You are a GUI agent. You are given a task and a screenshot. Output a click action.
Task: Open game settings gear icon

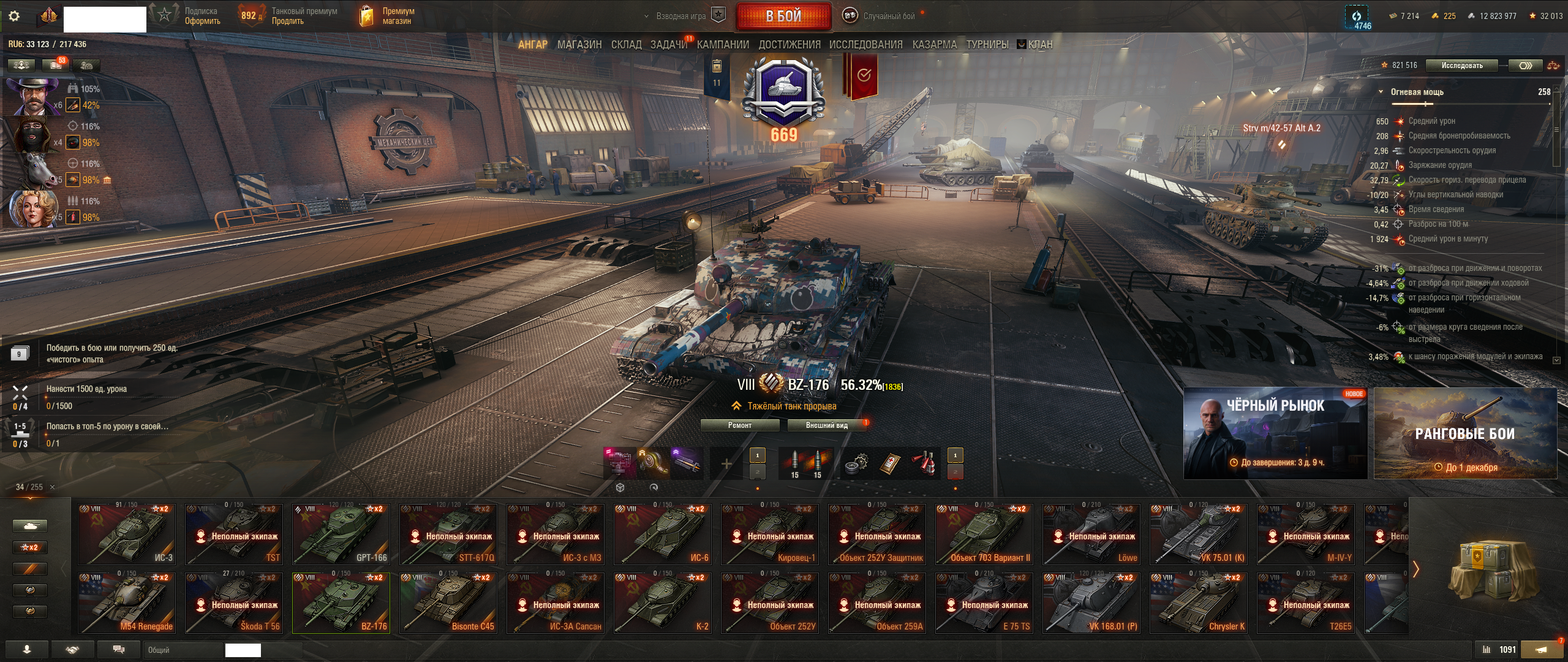coord(14,16)
